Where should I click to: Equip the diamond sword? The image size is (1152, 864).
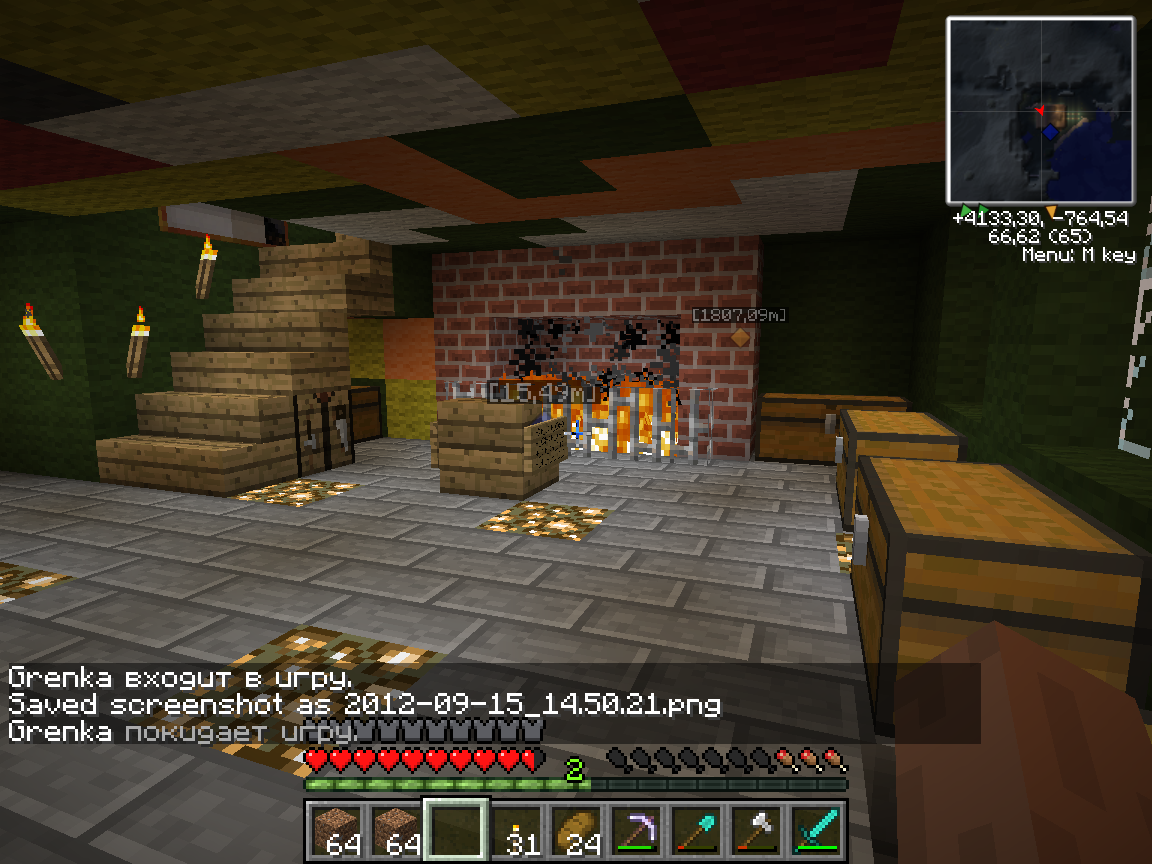816,830
